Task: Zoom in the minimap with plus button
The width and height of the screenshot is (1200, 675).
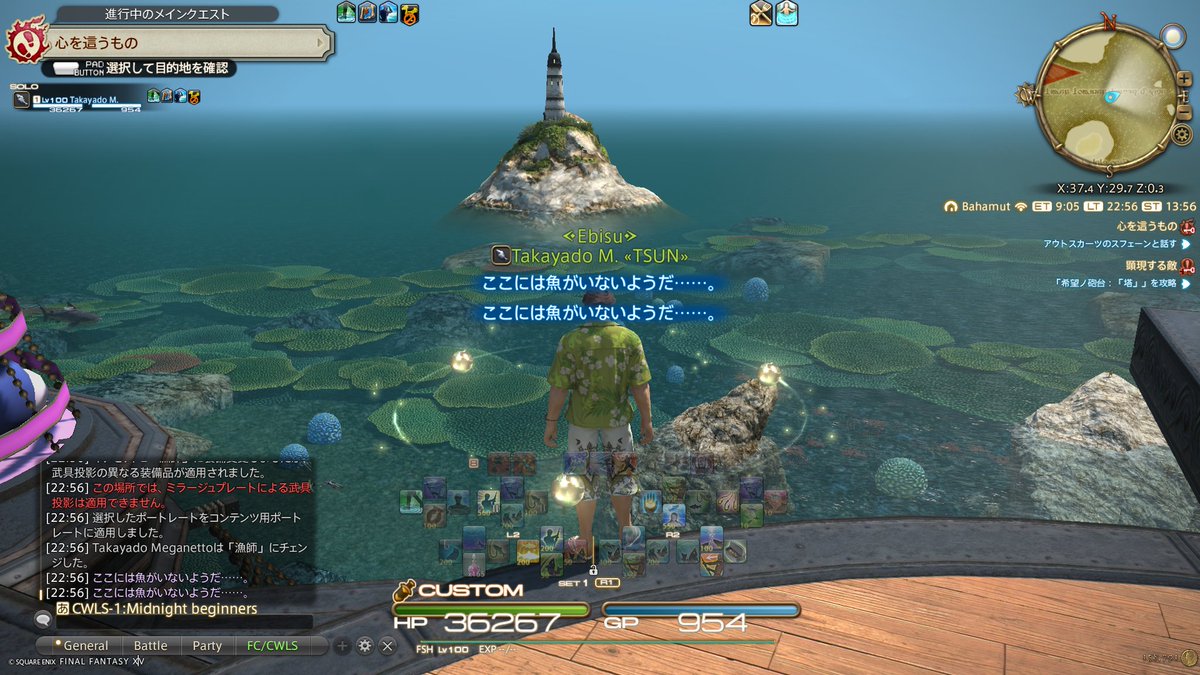Action: (1184, 79)
